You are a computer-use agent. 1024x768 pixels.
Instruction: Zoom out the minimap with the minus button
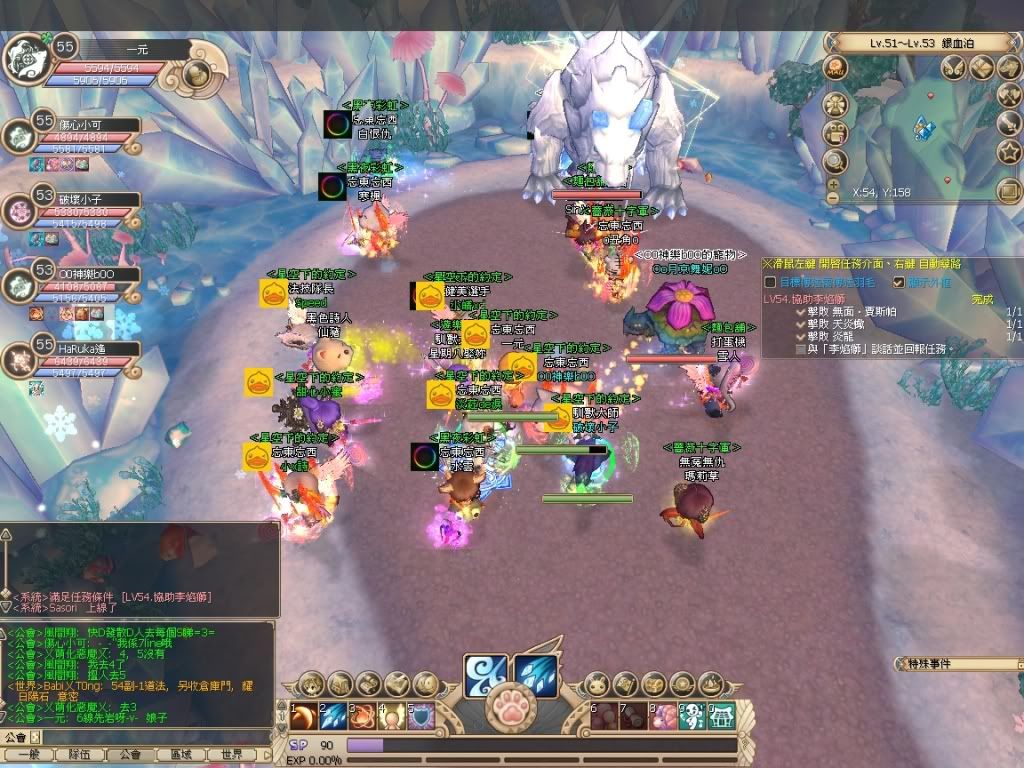[833, 198]
